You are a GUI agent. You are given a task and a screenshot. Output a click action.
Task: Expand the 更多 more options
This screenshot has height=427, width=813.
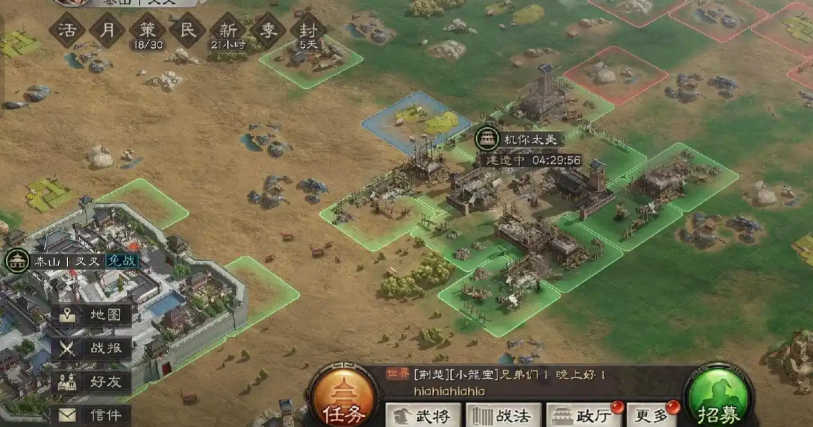coord(654,414)
